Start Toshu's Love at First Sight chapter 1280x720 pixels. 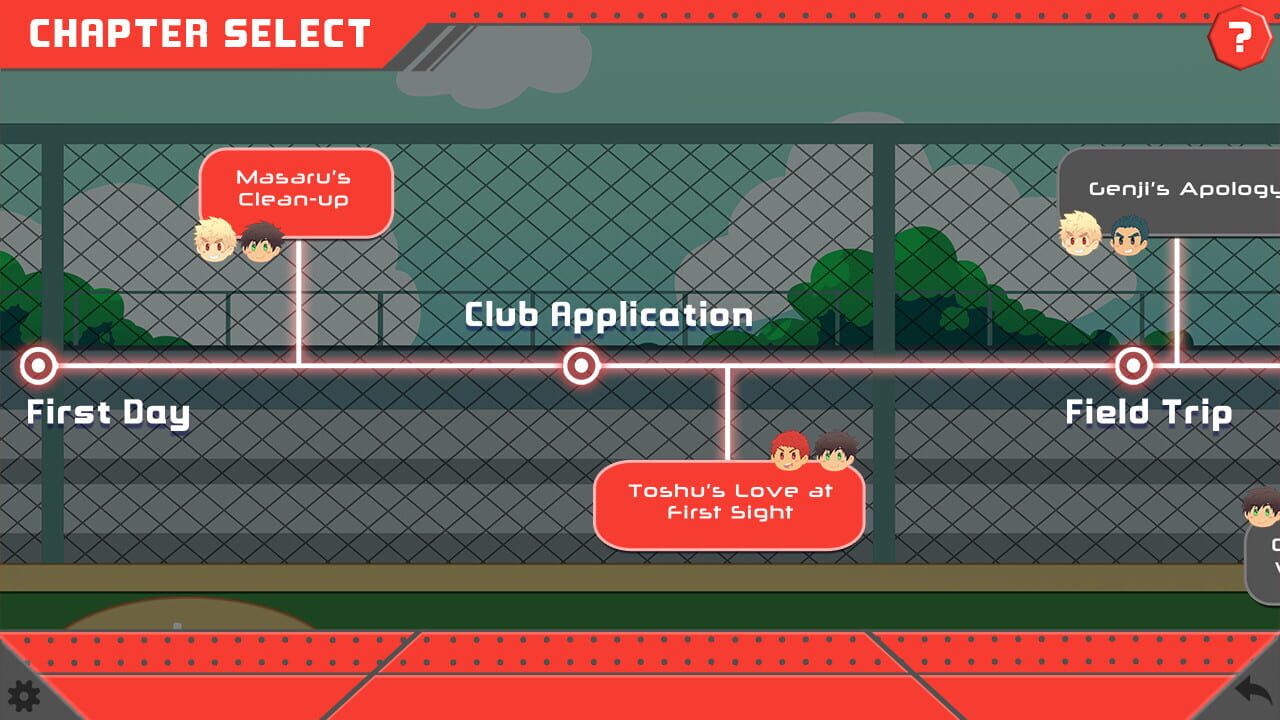click(728, 502)
